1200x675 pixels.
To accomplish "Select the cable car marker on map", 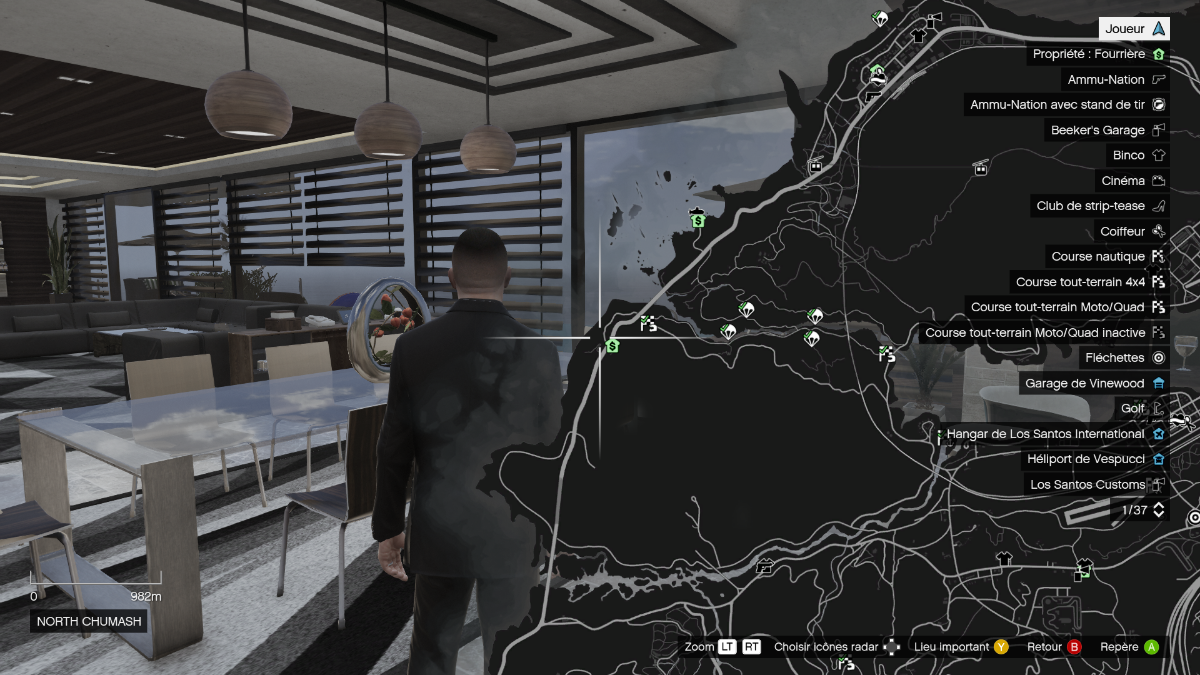I will click(x=982, y=167).
